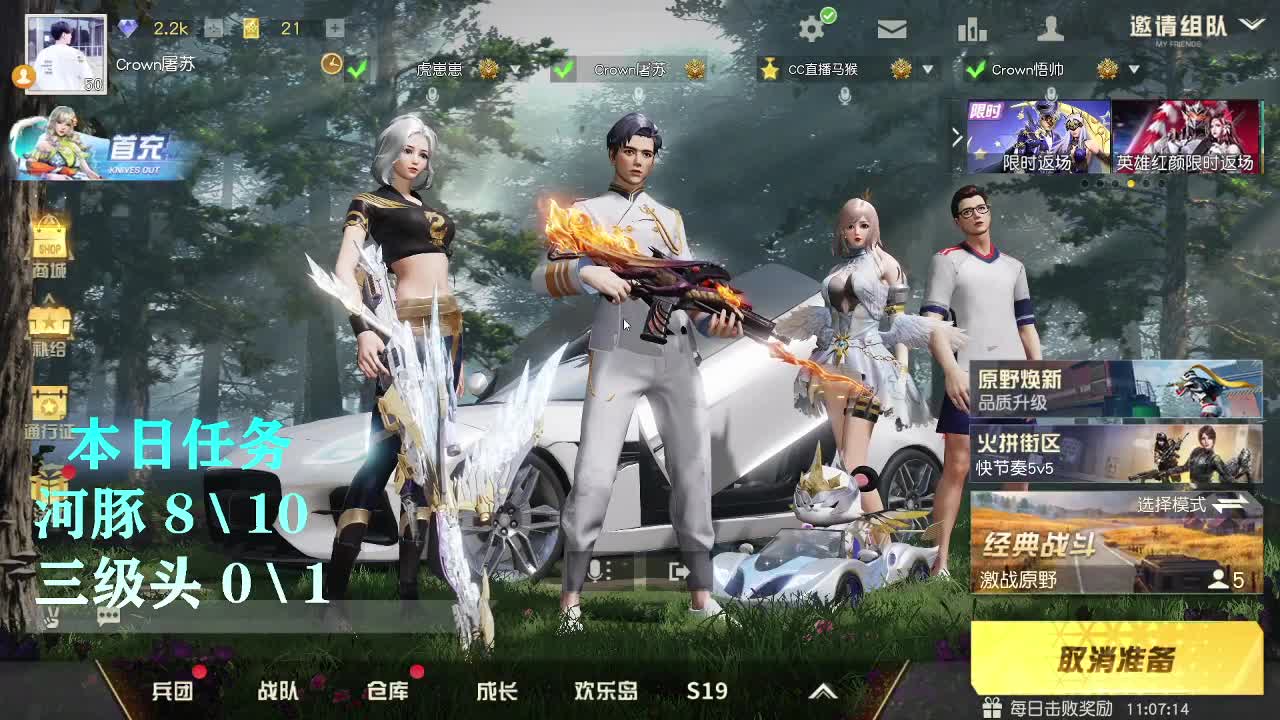
Task: Open the chat bubble icon at bottom left
Action: pyautogui.click(x=107, y=617)
